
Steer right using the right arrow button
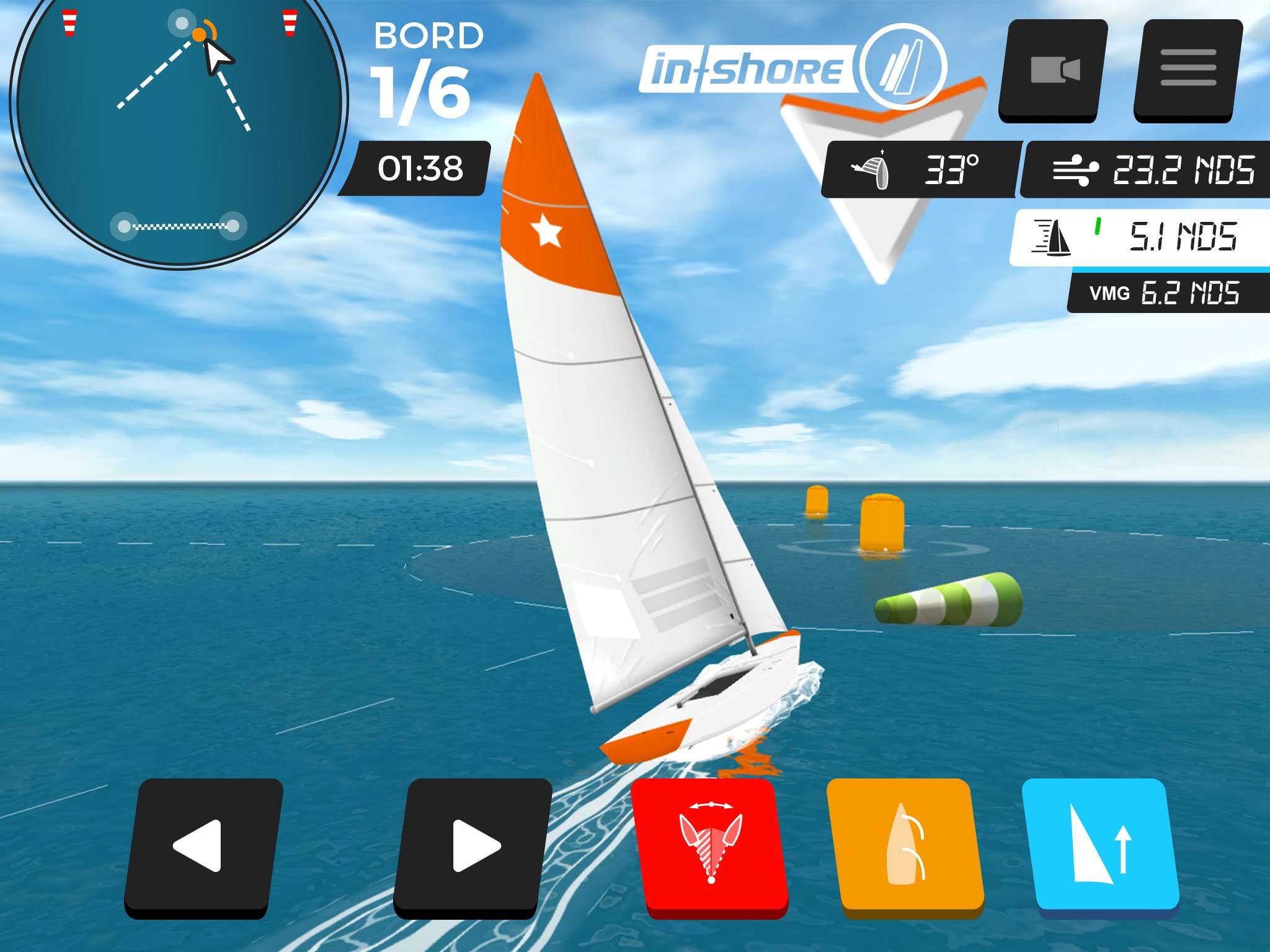tap(473, 846)
